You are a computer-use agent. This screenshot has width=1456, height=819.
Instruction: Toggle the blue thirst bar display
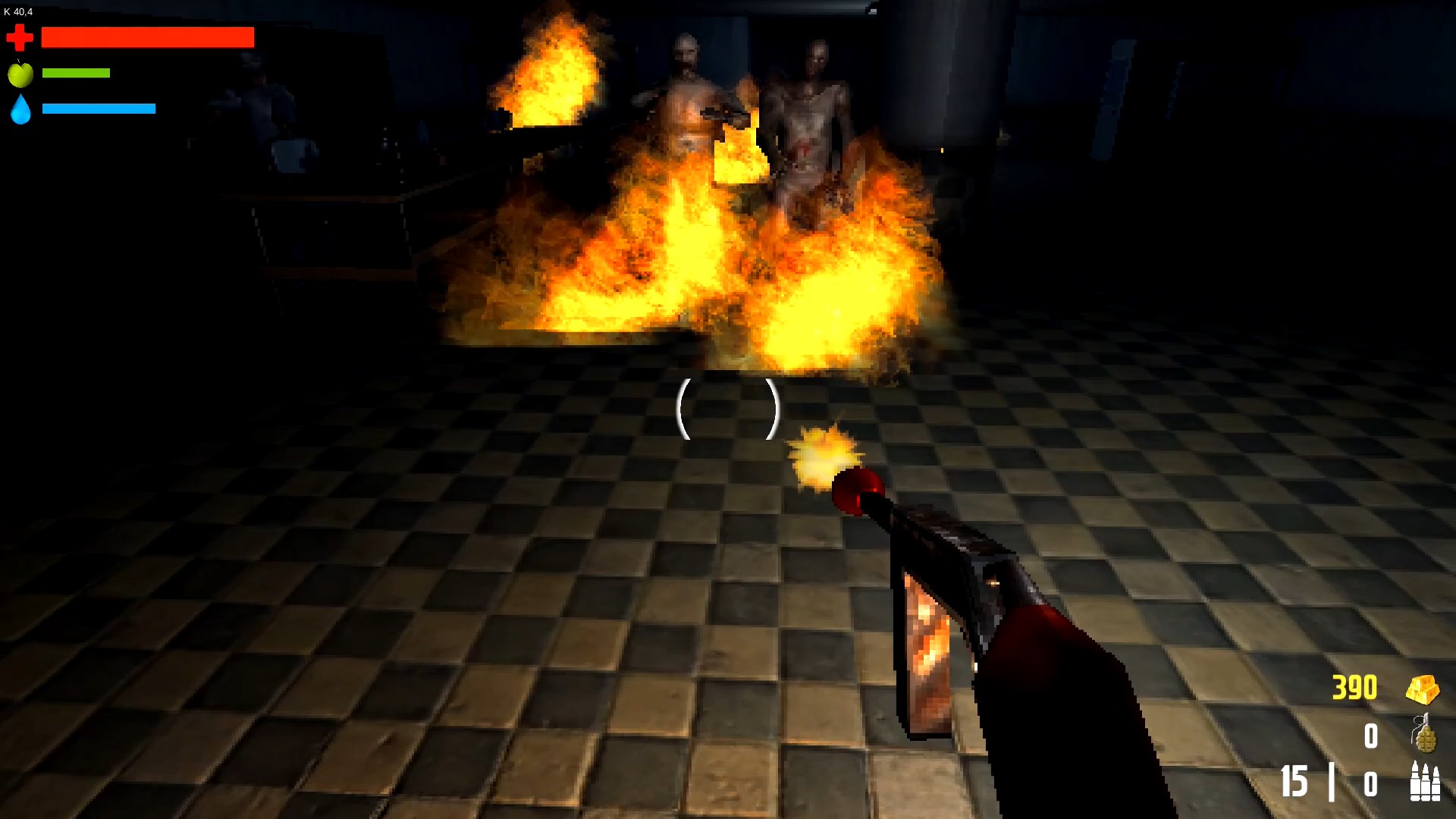[99, 108]
